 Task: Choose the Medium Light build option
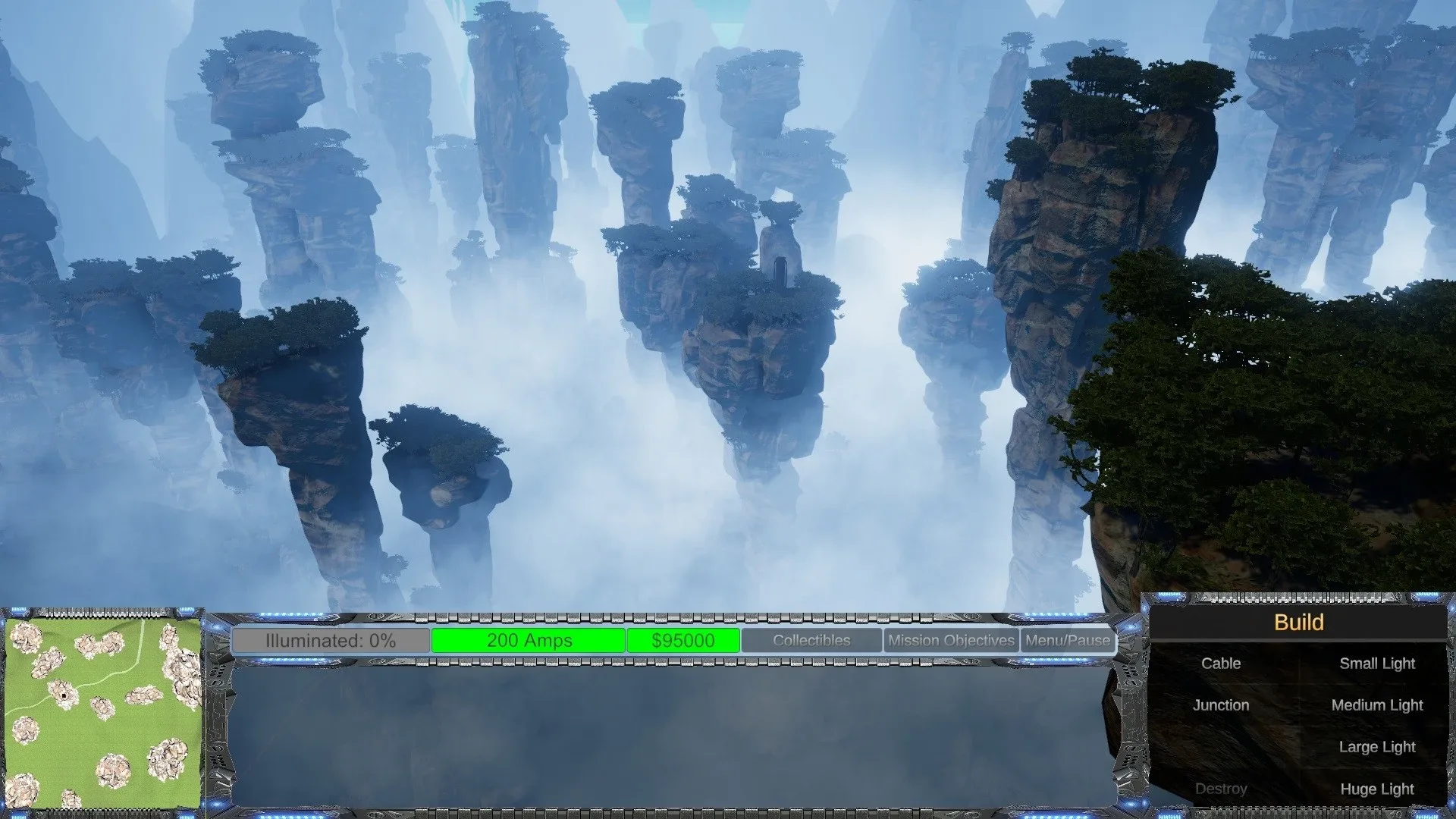point(1377,704)
